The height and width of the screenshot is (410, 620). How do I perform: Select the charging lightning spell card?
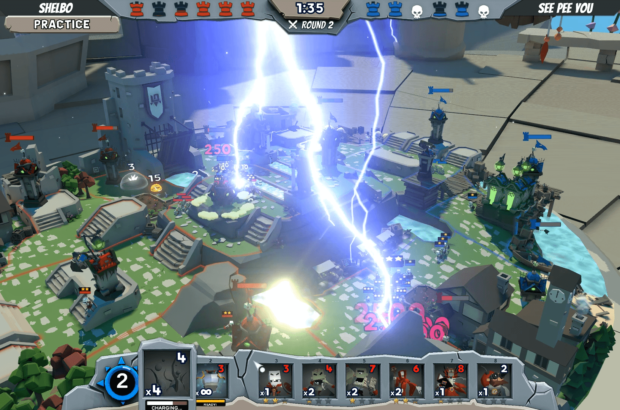click(167, 374)
